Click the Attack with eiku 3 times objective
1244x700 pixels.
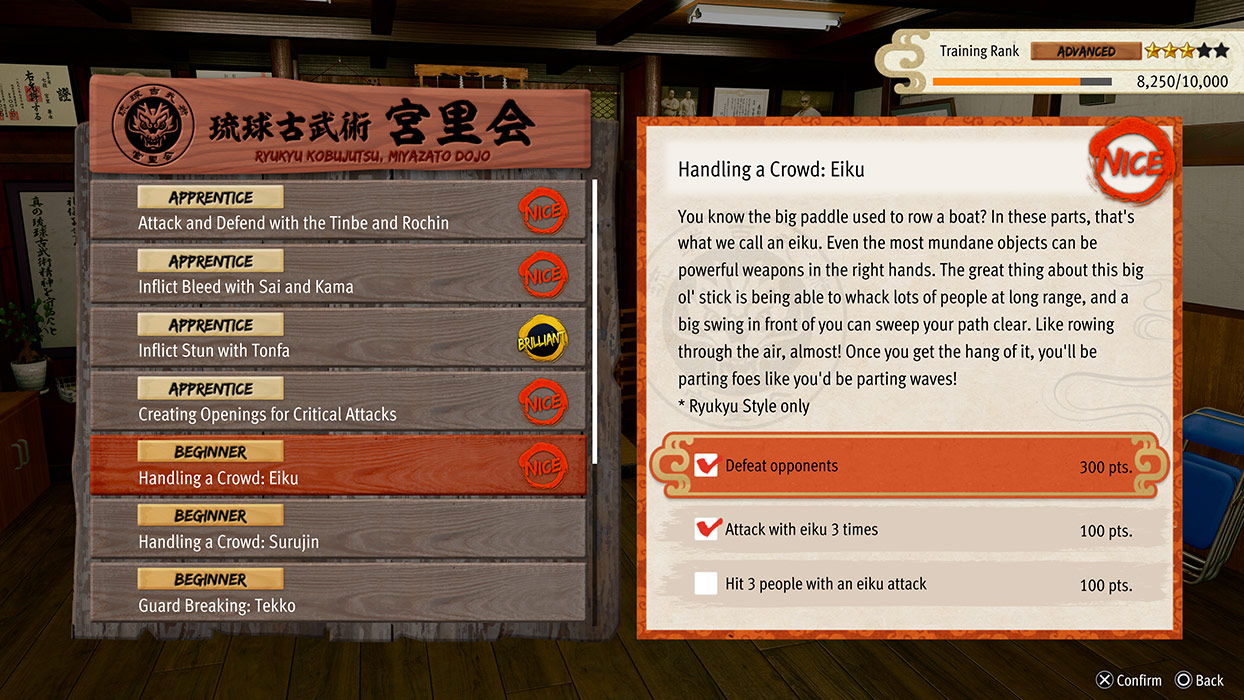(x=910, y=530)
